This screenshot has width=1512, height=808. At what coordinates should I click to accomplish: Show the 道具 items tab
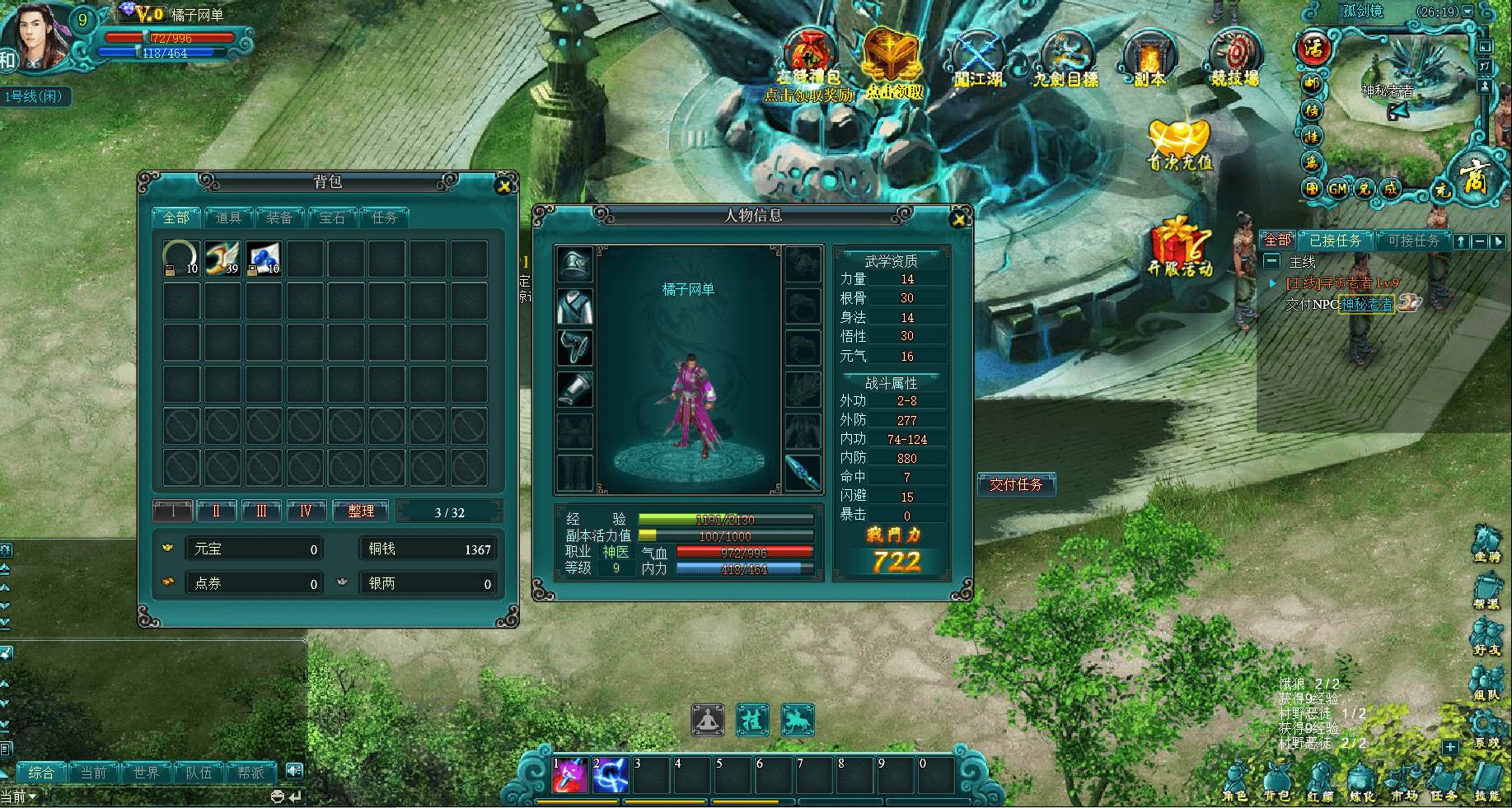[228, 217]
